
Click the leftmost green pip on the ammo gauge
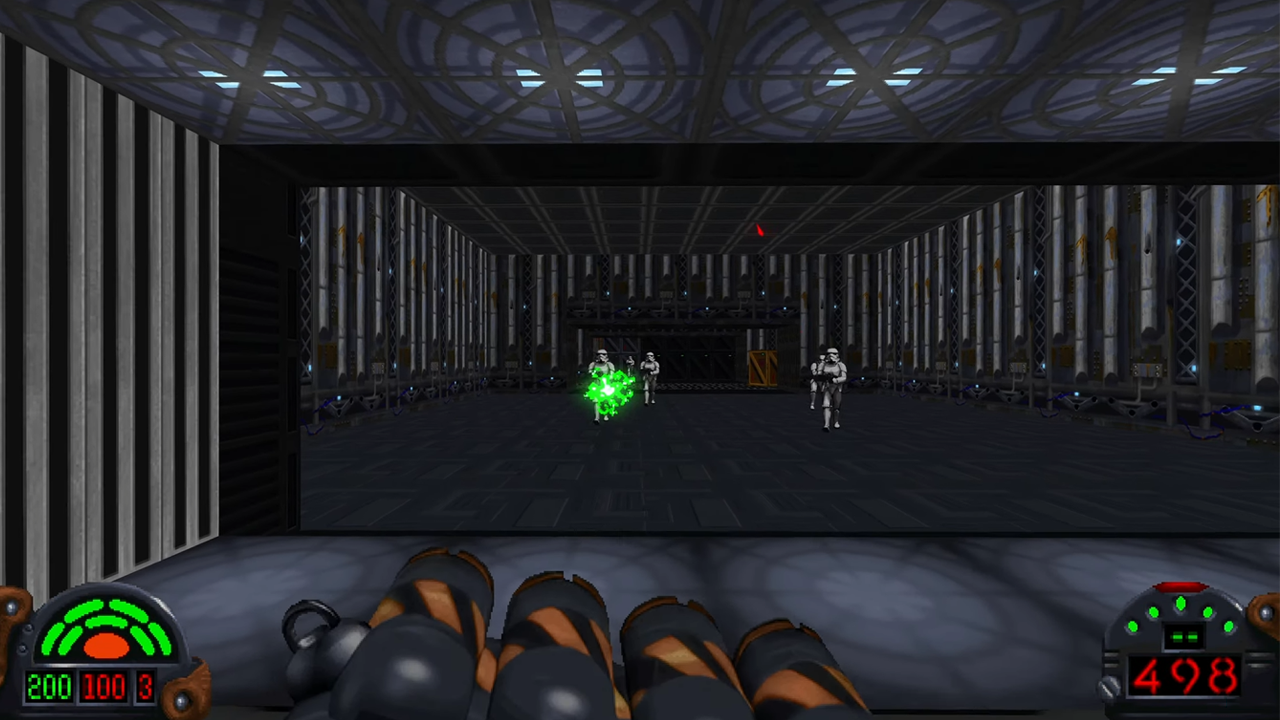[x=1133, y=626]
